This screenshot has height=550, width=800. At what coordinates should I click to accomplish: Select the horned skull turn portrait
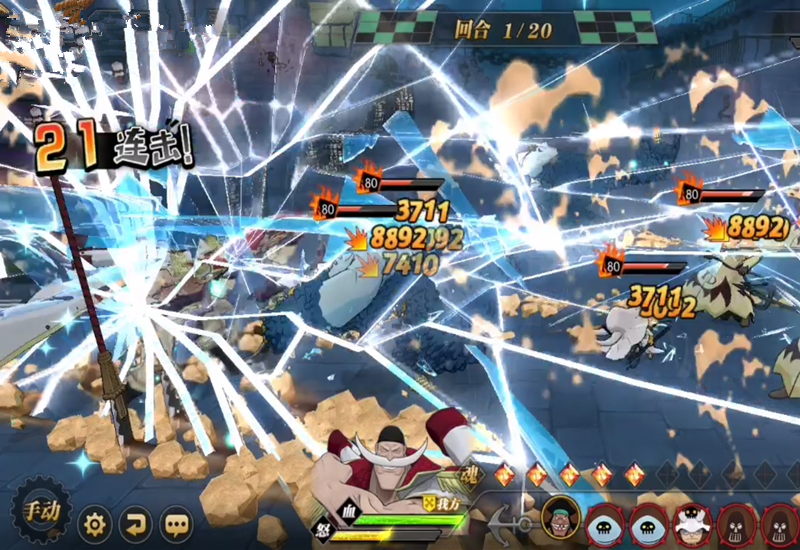point(690,522)
